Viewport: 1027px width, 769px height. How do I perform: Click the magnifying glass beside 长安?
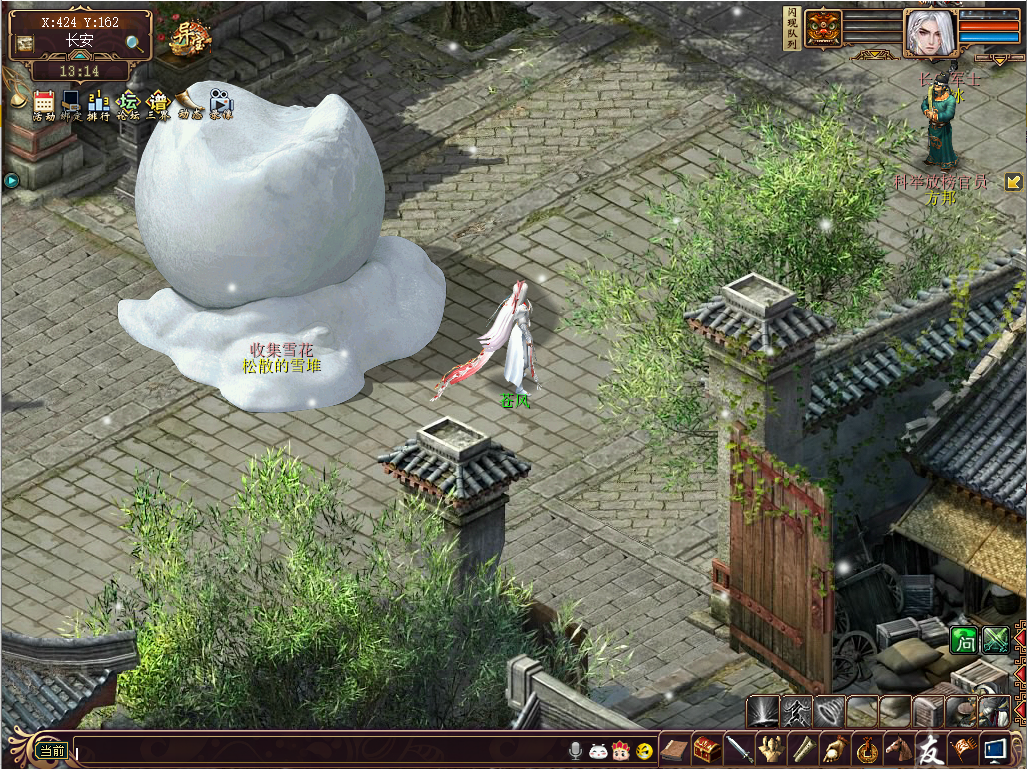point(134,43)
